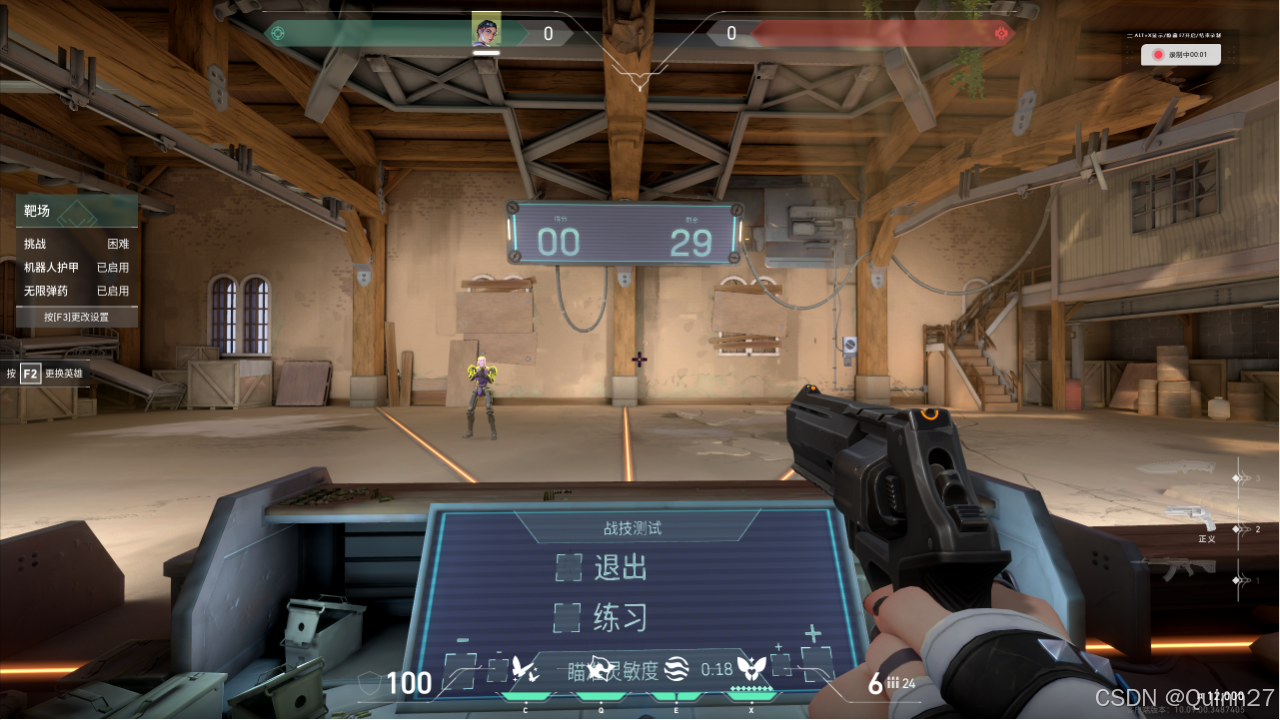
Task: Select the knife in the weapon list
Action: tap(1193, 470)
